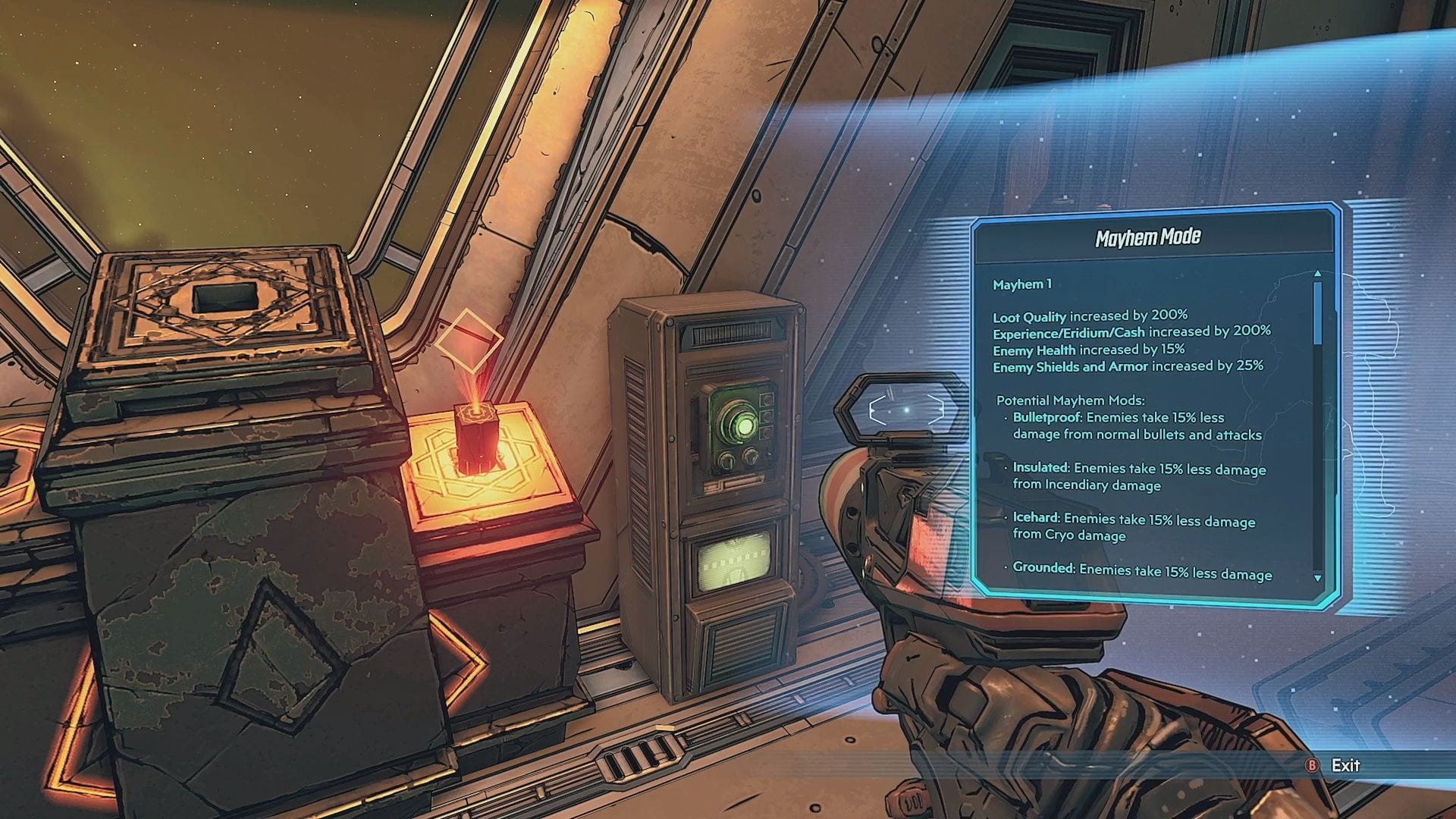Image resolution: width=1456 pixels, height=819 pixels.
Task: Click the Mayhem Mode panel's up arrow
Action: [1318, 273]
